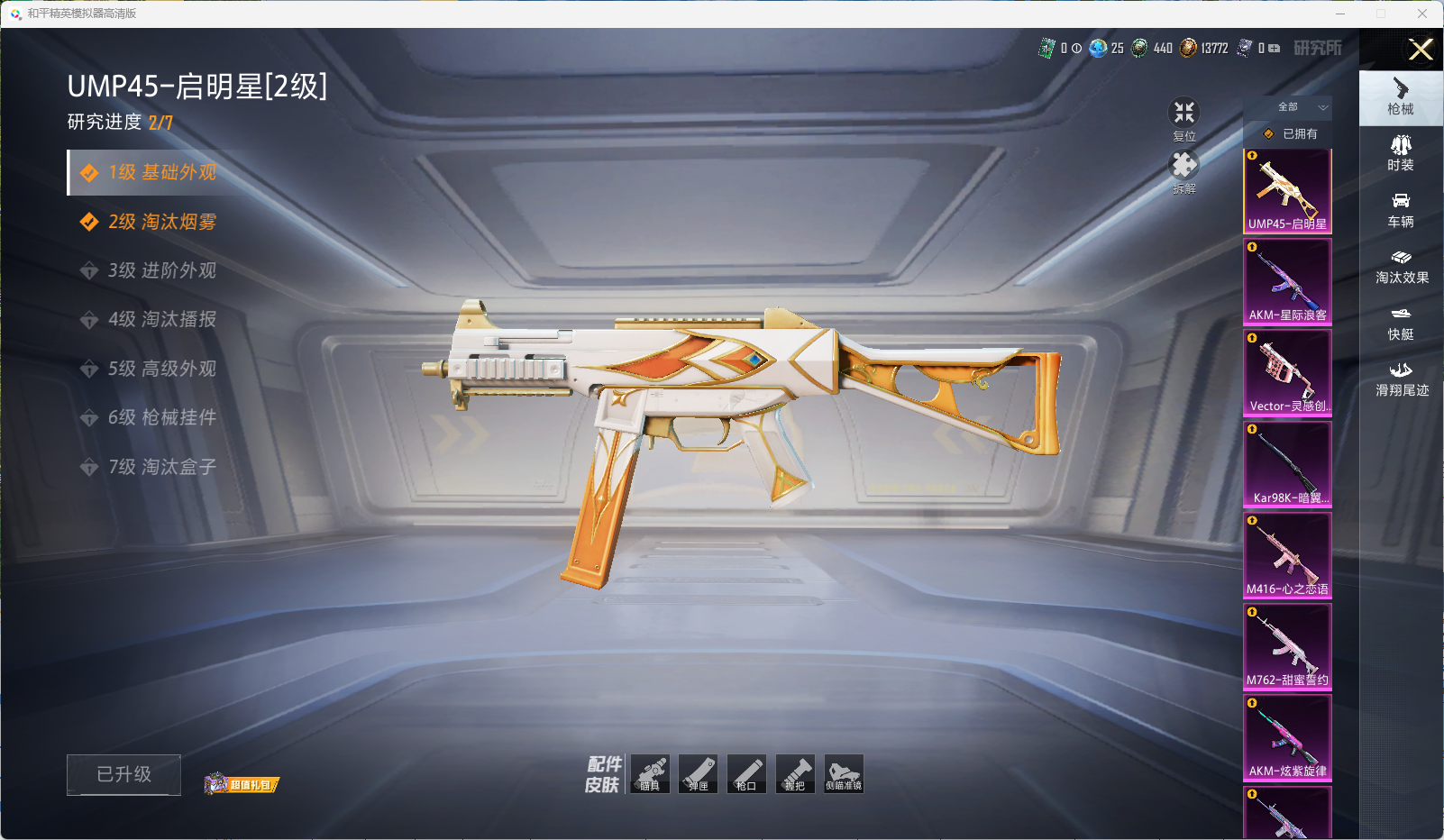Select the M416-心之恋语 skin thumbnail
This screenshot has width=1444, height=840.
[1287, 555]
